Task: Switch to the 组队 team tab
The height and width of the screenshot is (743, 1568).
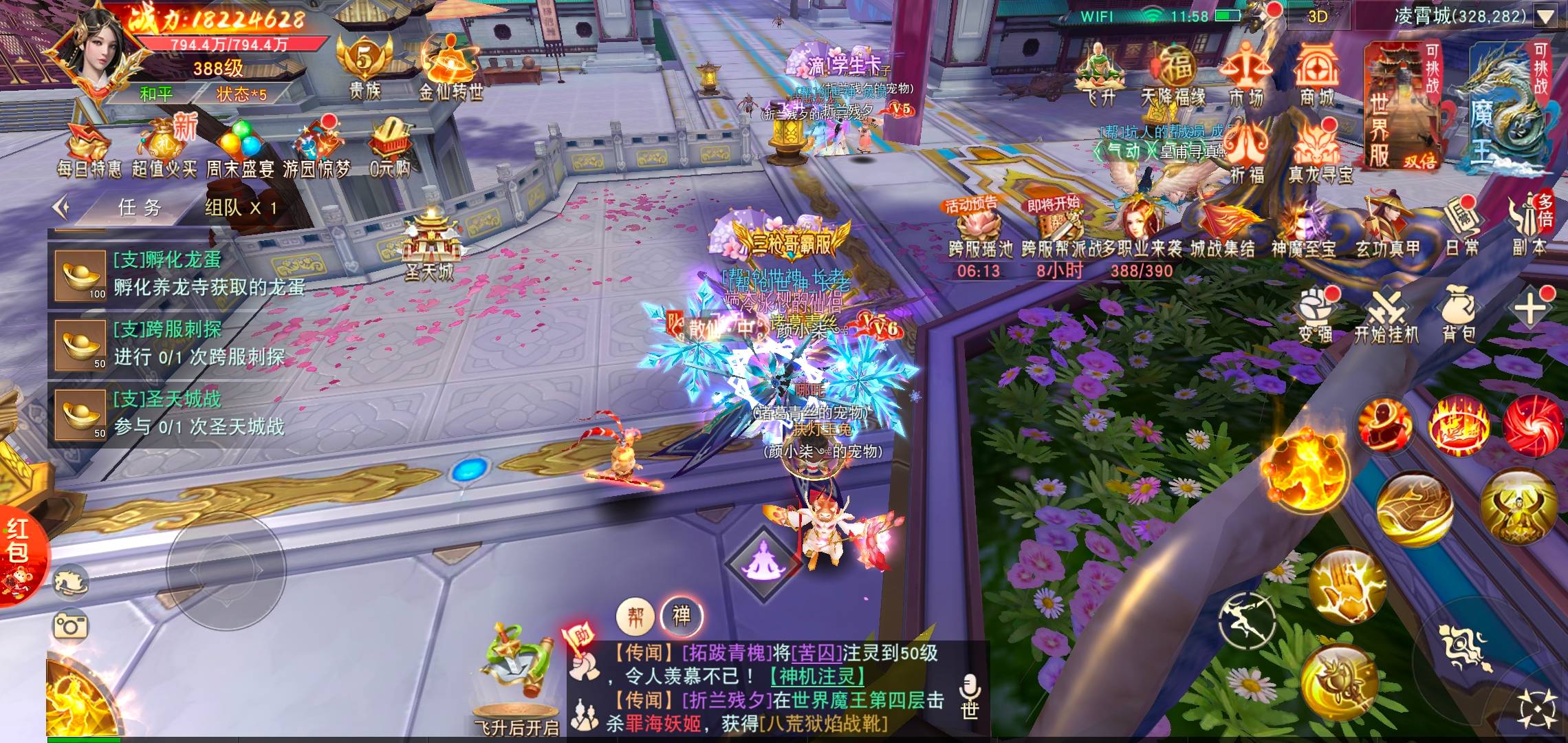Action: (240, 207)
